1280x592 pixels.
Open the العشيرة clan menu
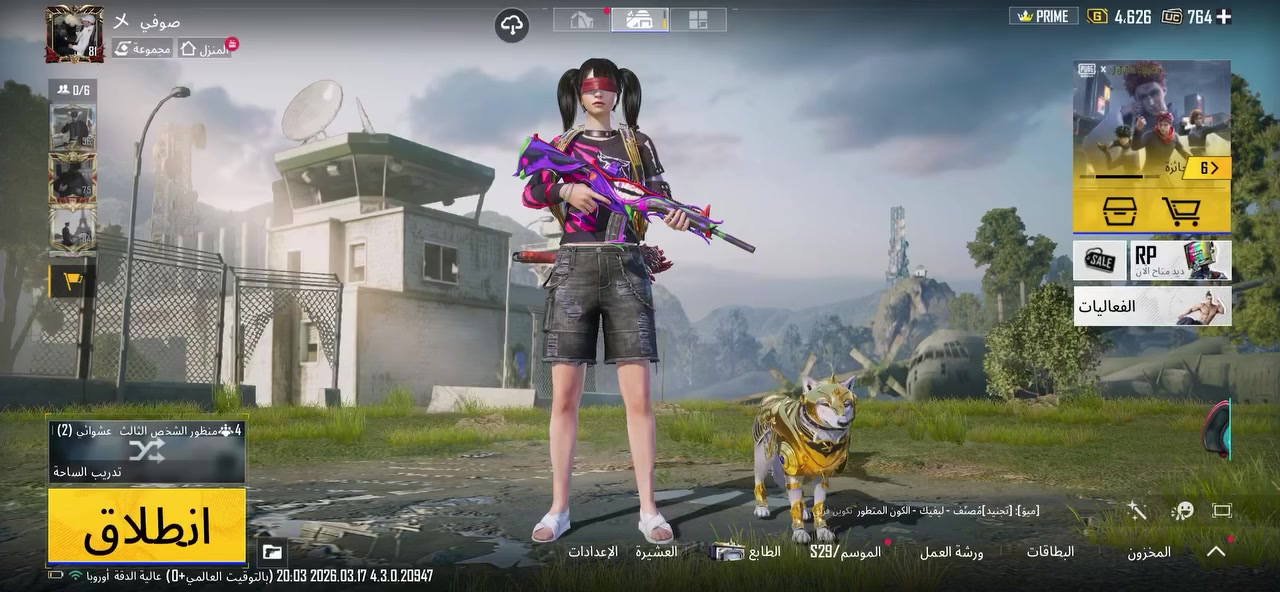click(656, 552)
